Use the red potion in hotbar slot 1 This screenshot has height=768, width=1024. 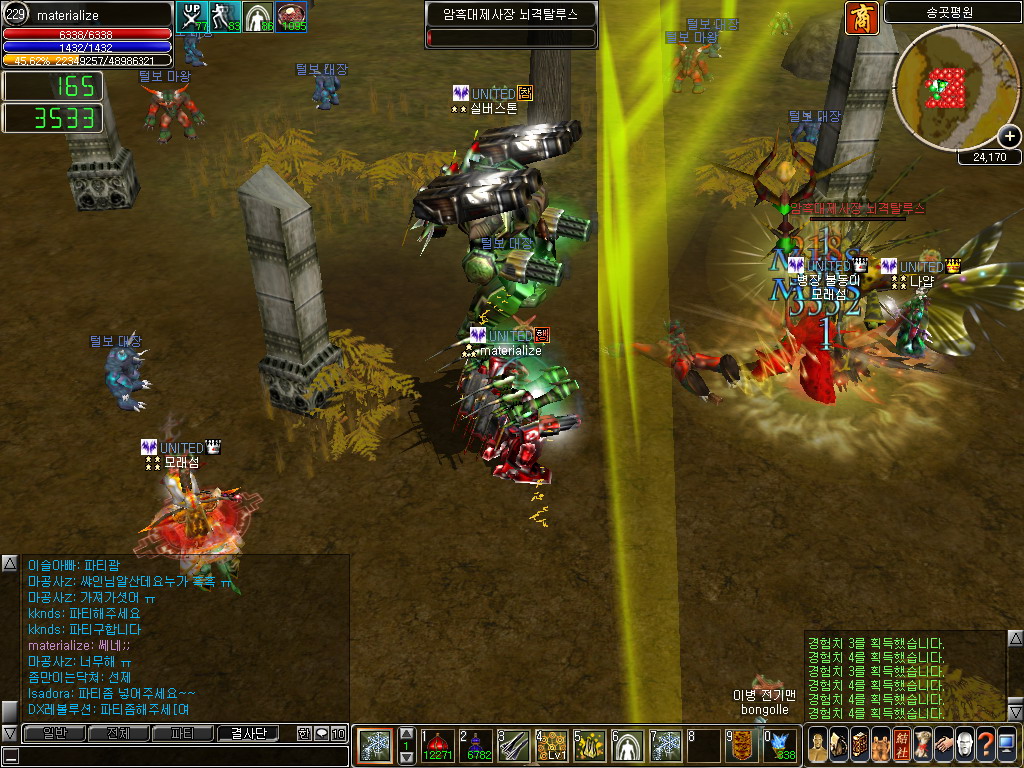click(x=437, y=746)
